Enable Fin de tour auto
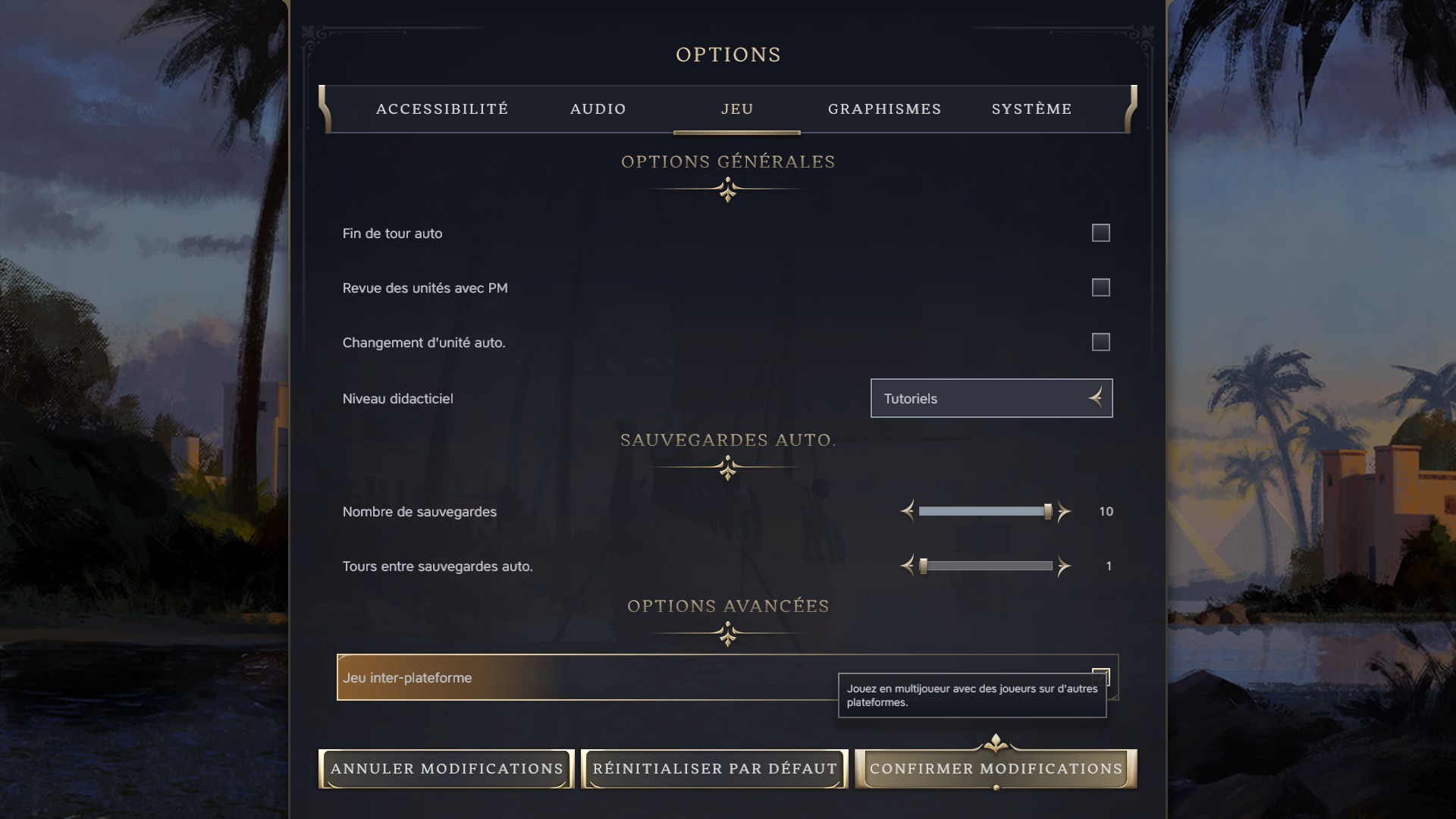The image size is (1456, 819). pos(1100,233)
